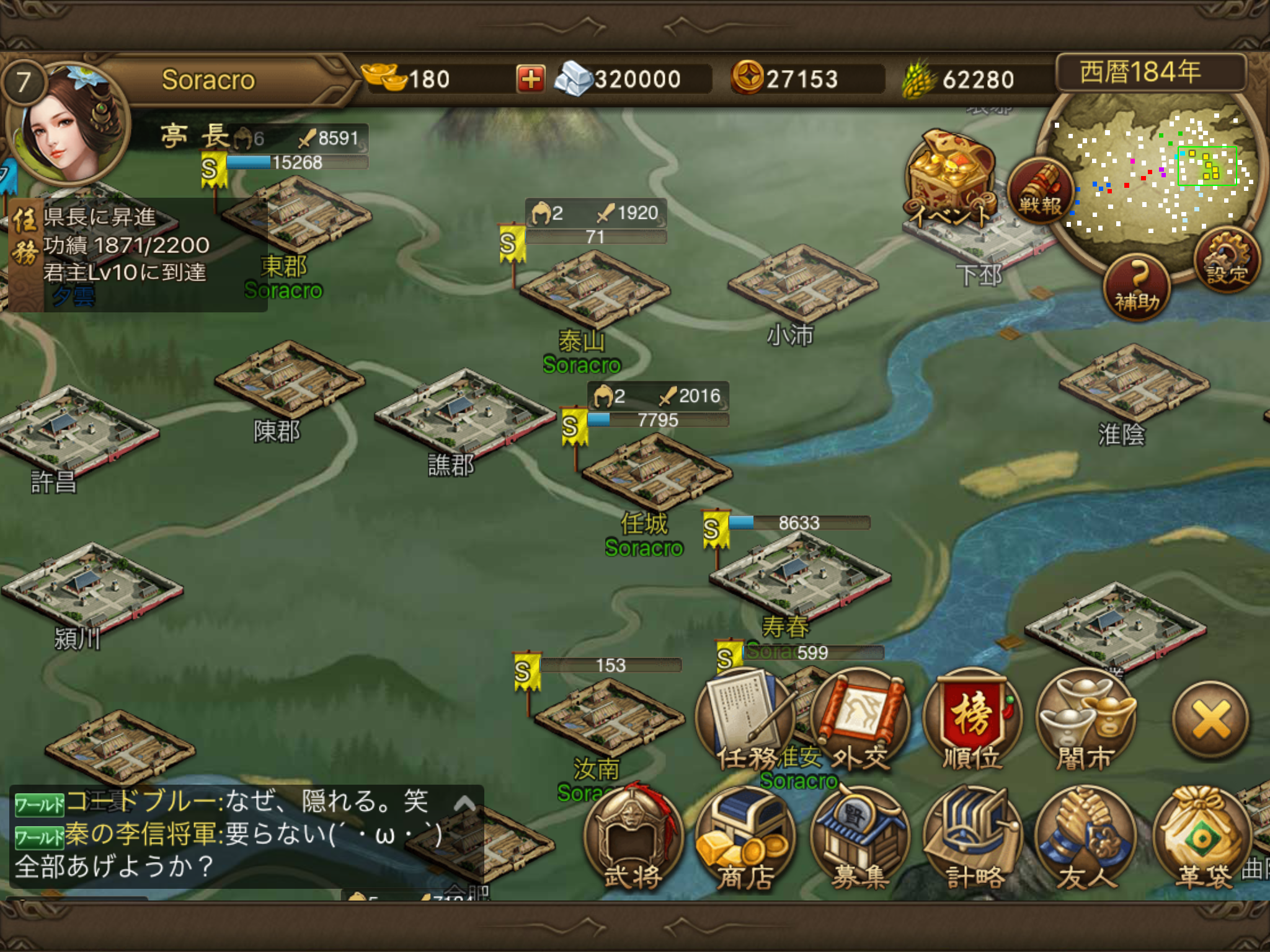The image size is (1270, 952).
Task: Open the 友人 friends menu
Action: click(x=1086, y=837)
